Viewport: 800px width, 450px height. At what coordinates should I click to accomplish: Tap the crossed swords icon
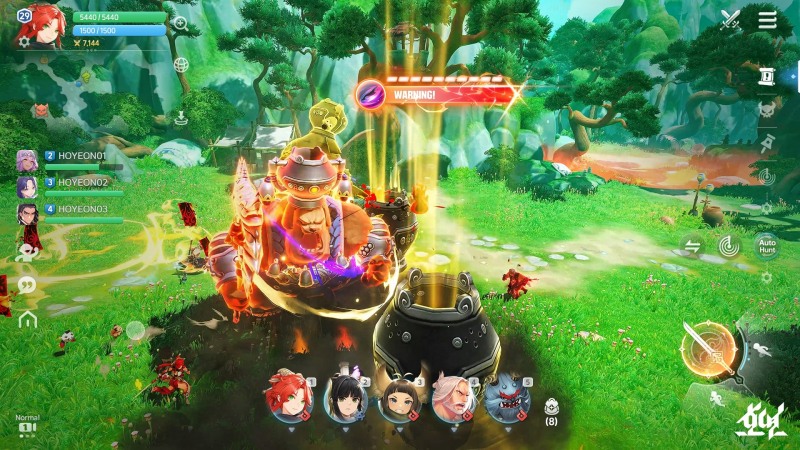pyautogui.click(x=730, y=20)
